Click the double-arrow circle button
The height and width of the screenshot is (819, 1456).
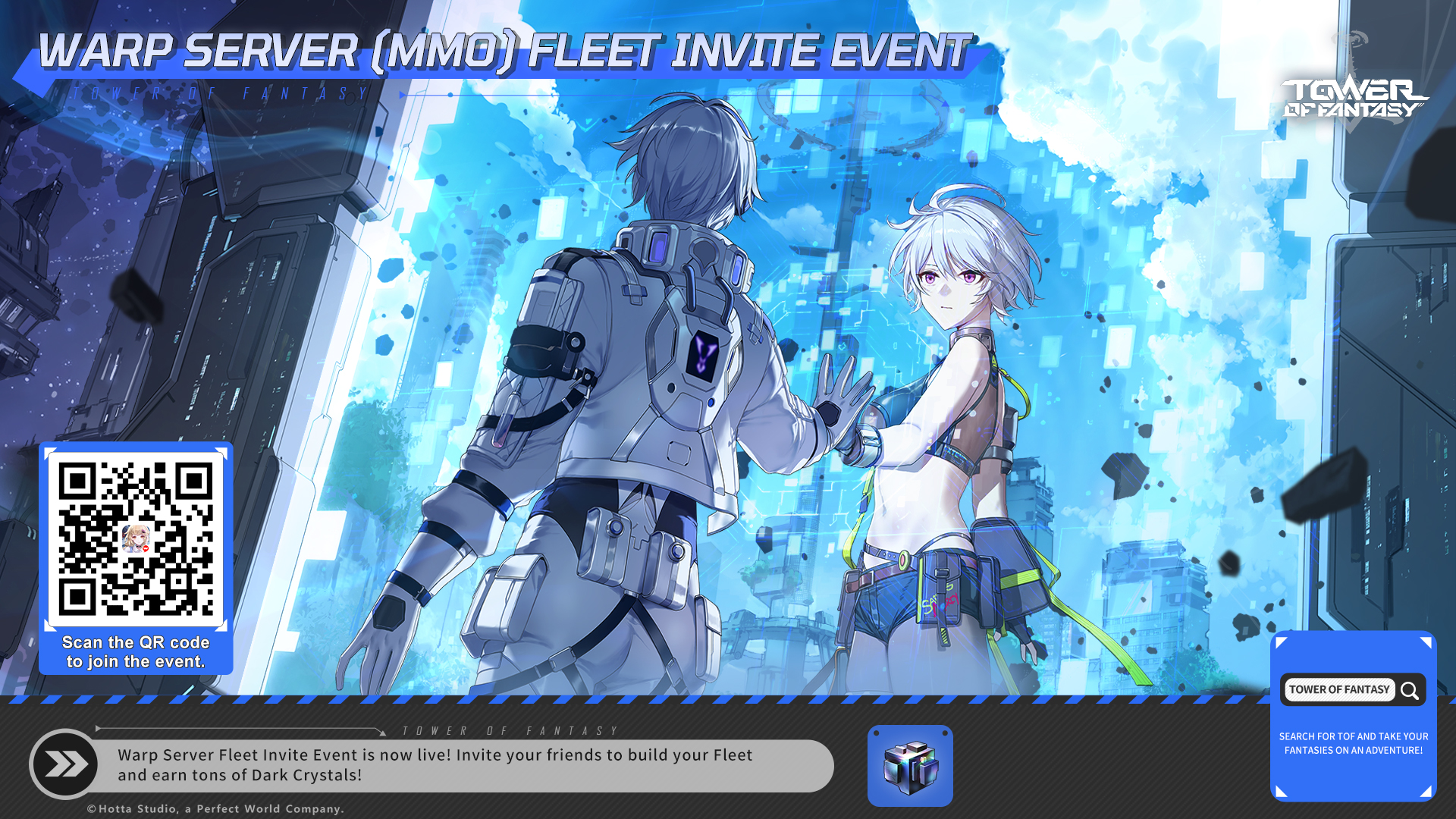(65, 764)
